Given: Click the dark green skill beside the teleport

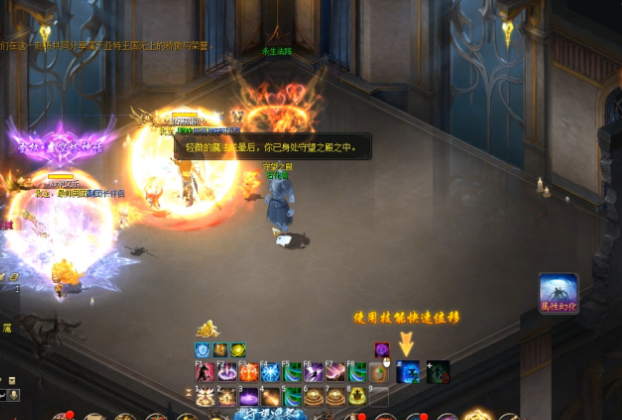Looking at the screenshot, I should pyautogui.click(x=437, y=372).
